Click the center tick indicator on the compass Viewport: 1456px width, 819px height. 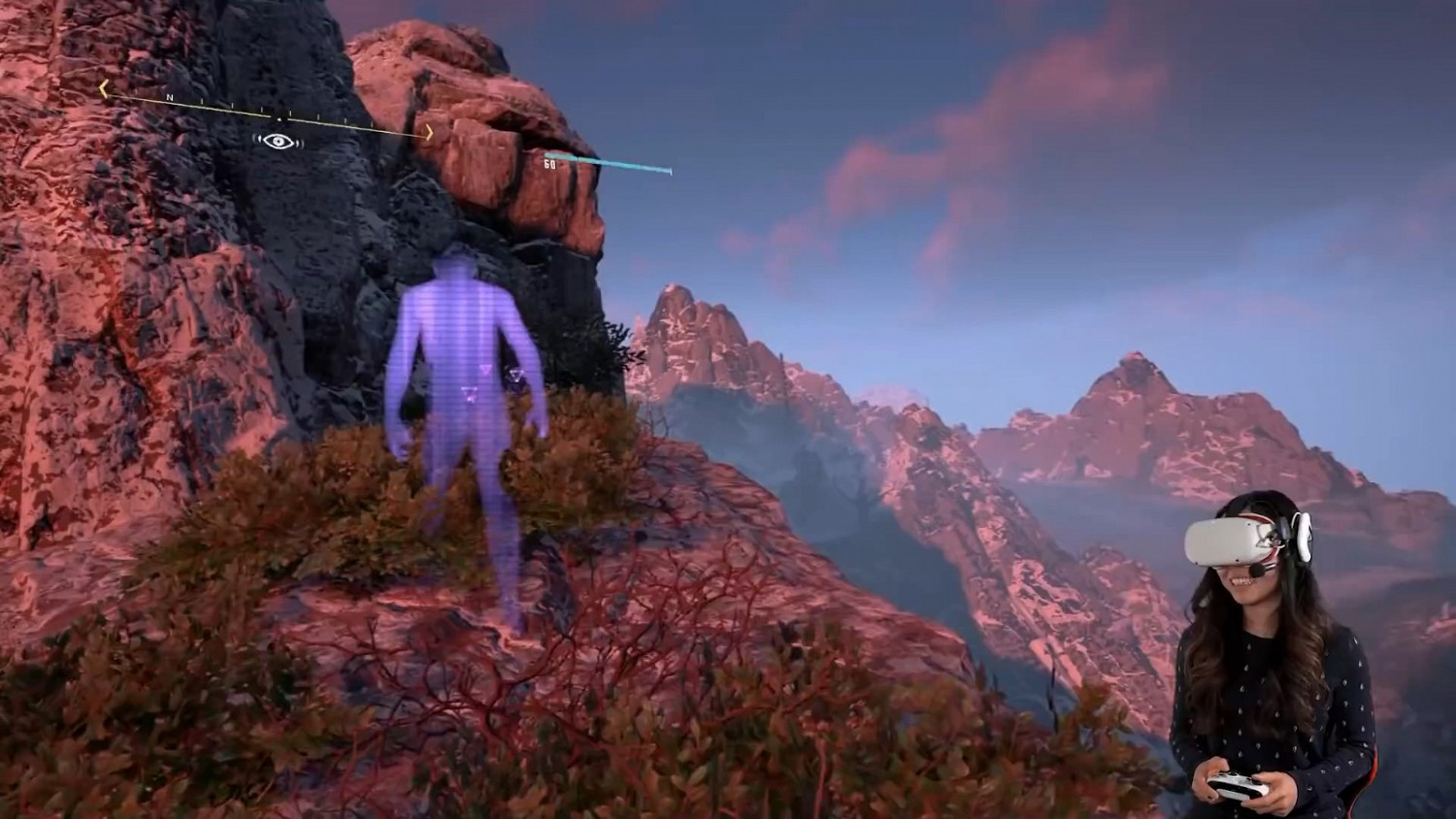coord(279,119)
